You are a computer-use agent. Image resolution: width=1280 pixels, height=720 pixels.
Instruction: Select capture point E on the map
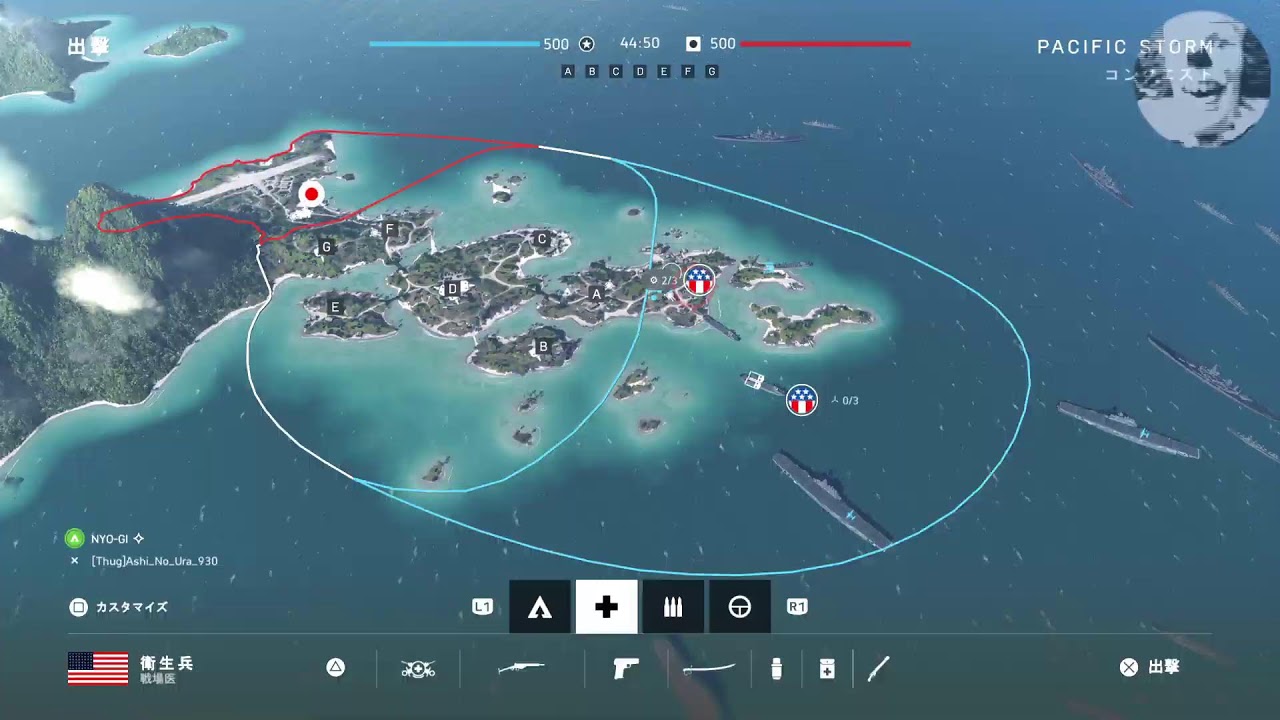click(335, 307)
